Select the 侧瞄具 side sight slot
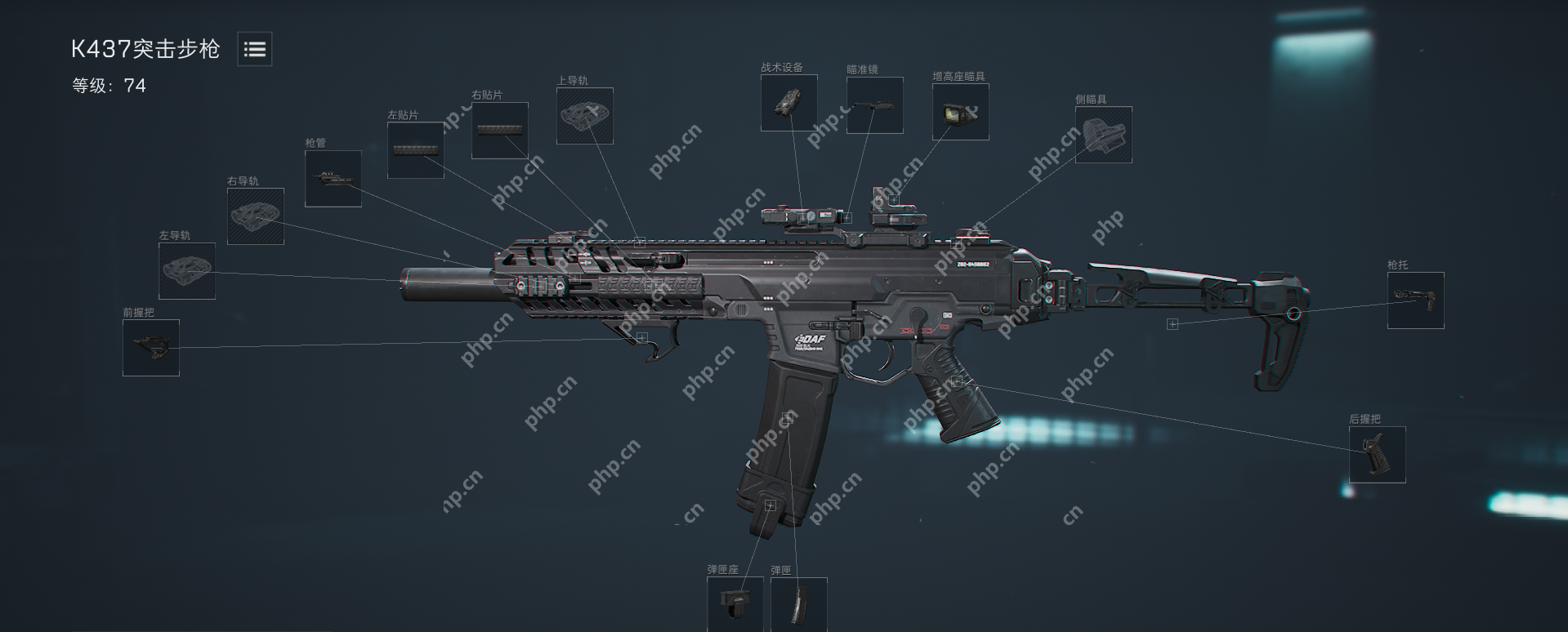Viewport: 1568px width, 632px height. [x=1104, y=135]
